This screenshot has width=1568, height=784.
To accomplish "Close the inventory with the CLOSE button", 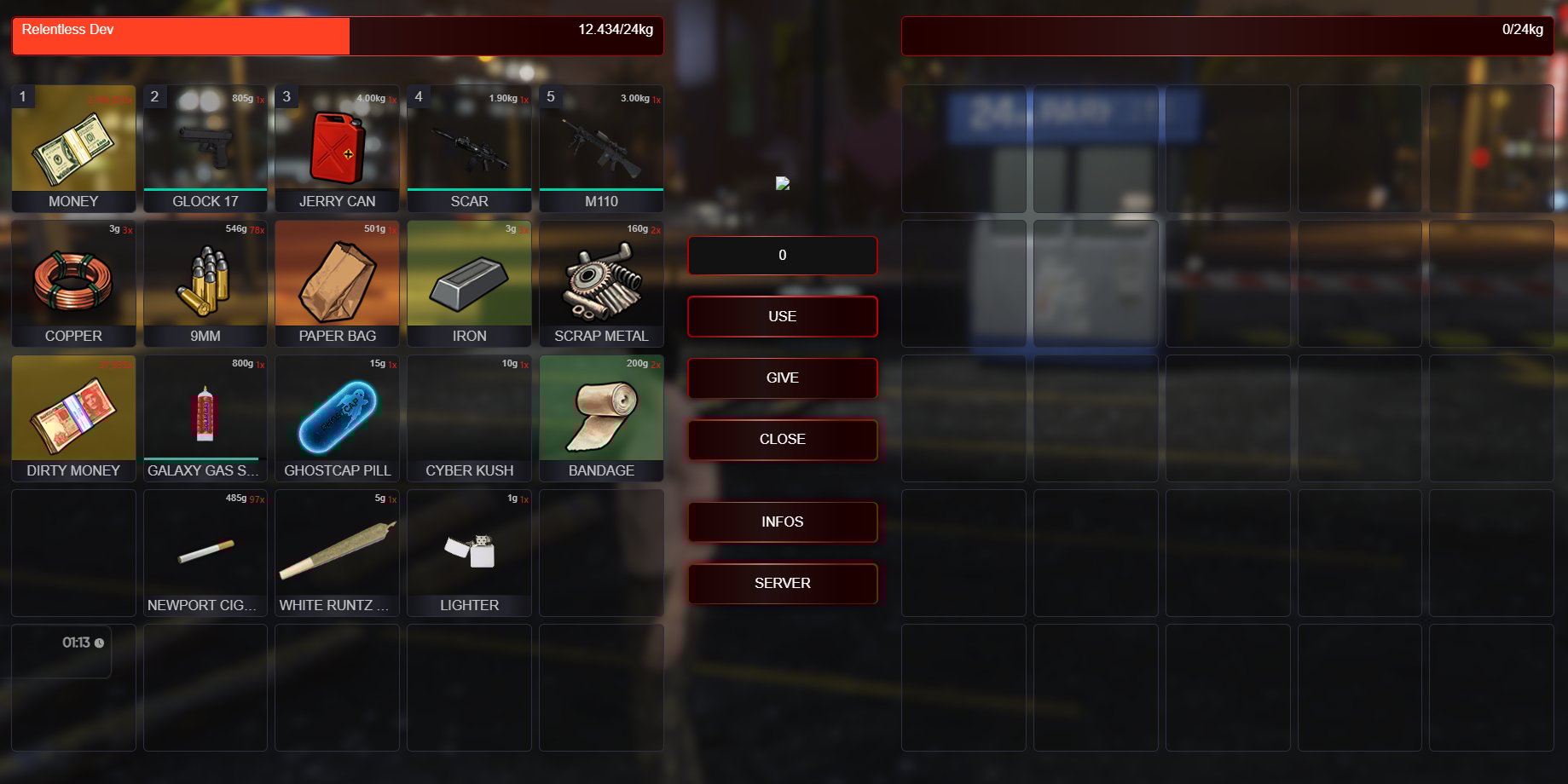I will click(x=782, y=439).
